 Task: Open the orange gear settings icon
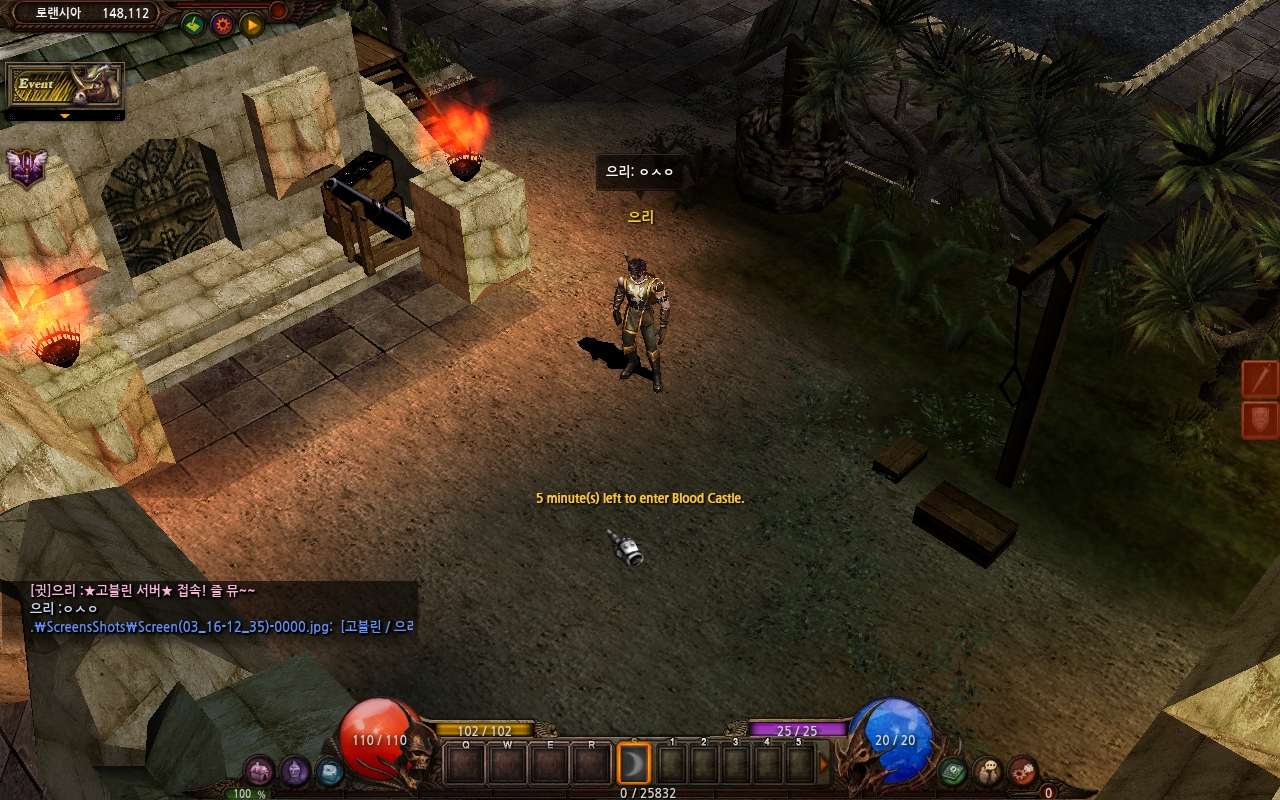[x=222, y=24]
